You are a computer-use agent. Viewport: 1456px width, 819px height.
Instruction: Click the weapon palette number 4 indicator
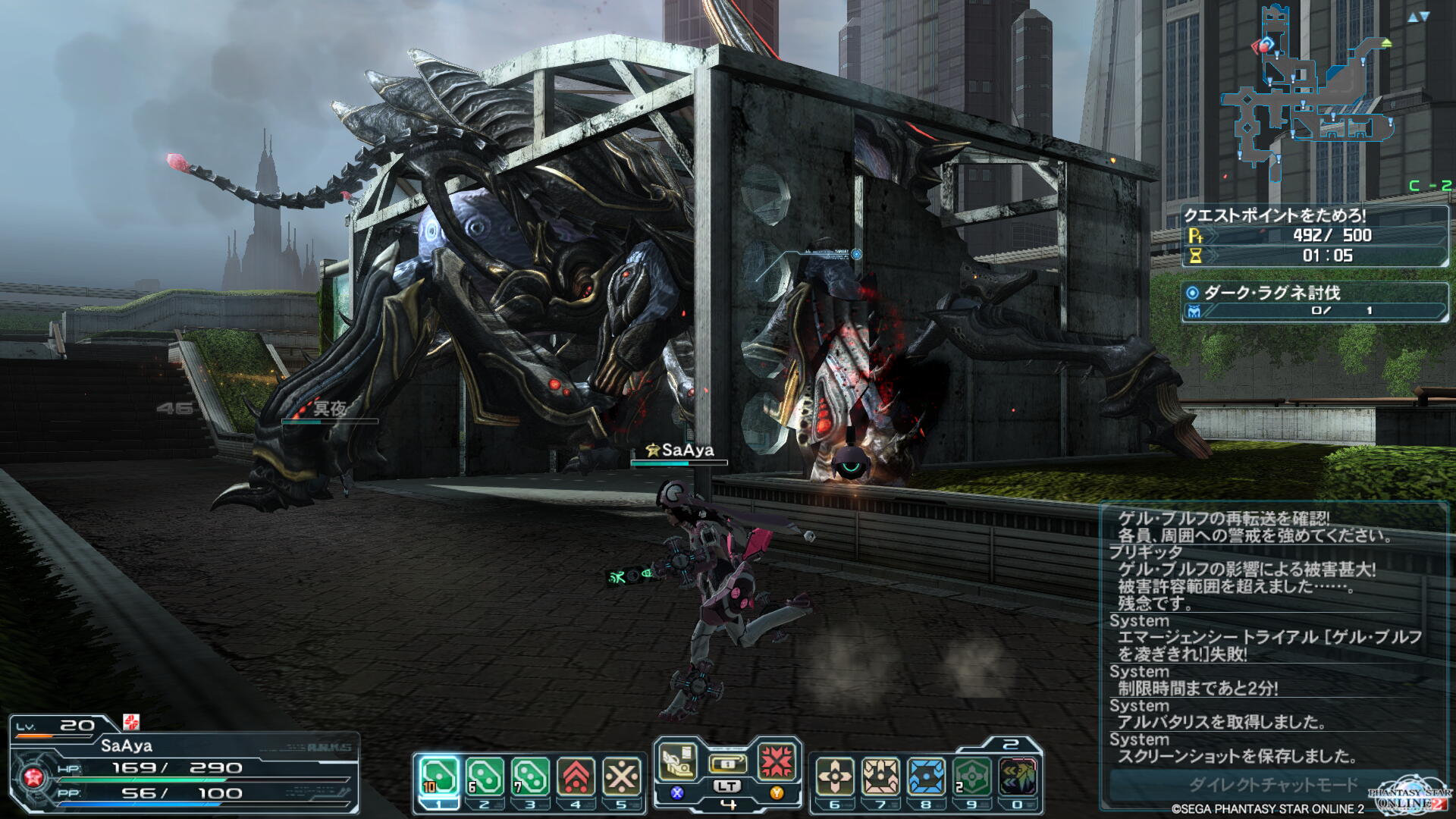tap(728, 805)
